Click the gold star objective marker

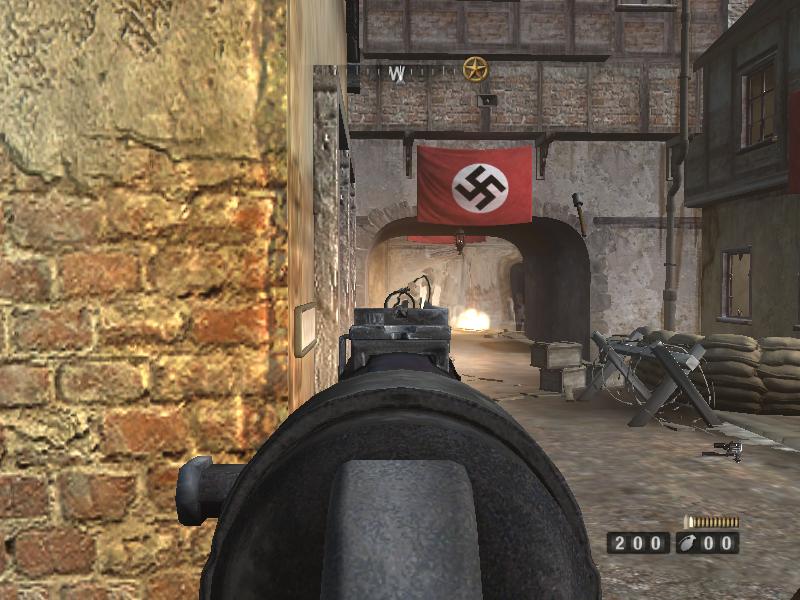click(475, 69)
